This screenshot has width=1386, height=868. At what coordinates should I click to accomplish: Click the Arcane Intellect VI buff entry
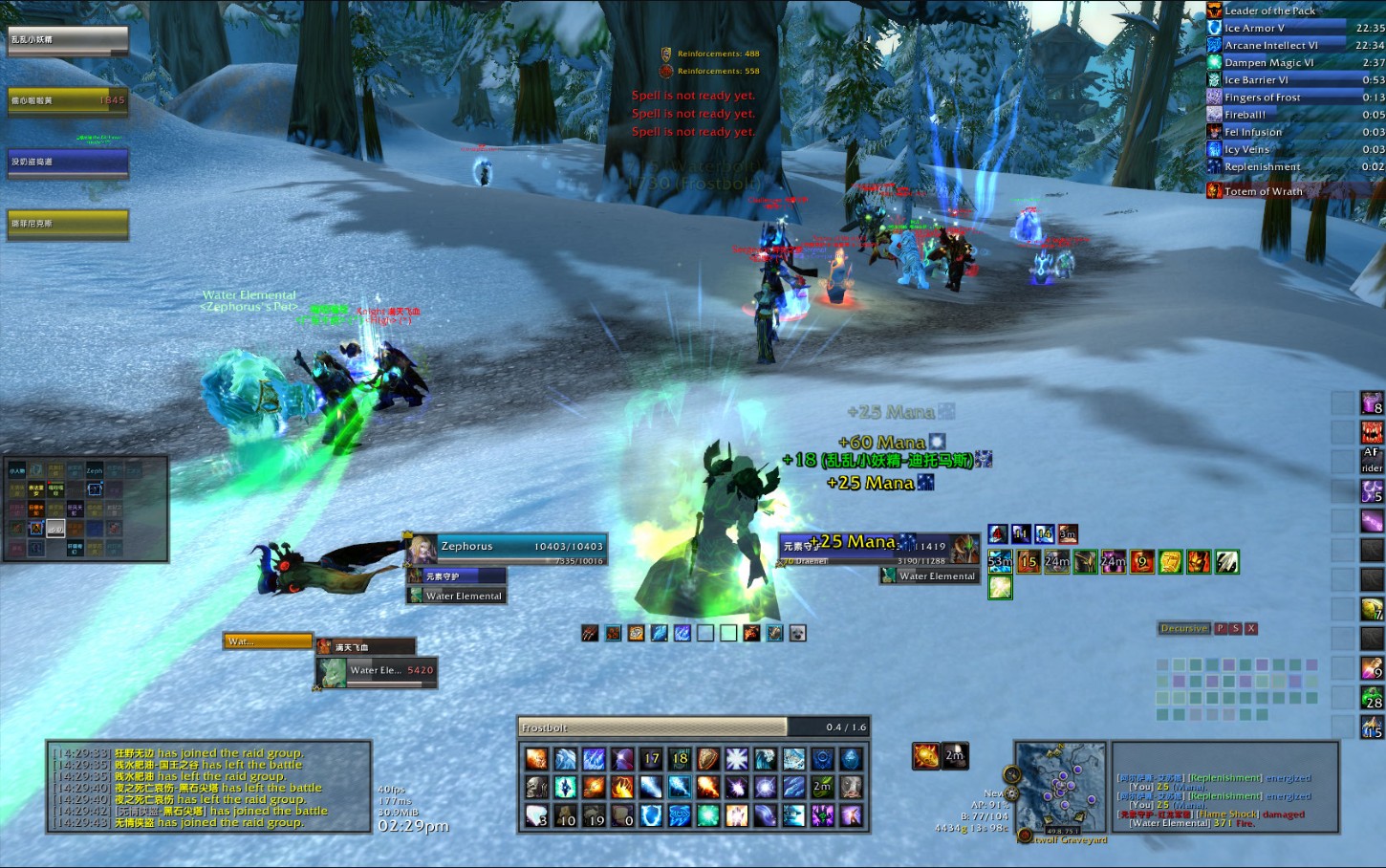point(1270,46)
